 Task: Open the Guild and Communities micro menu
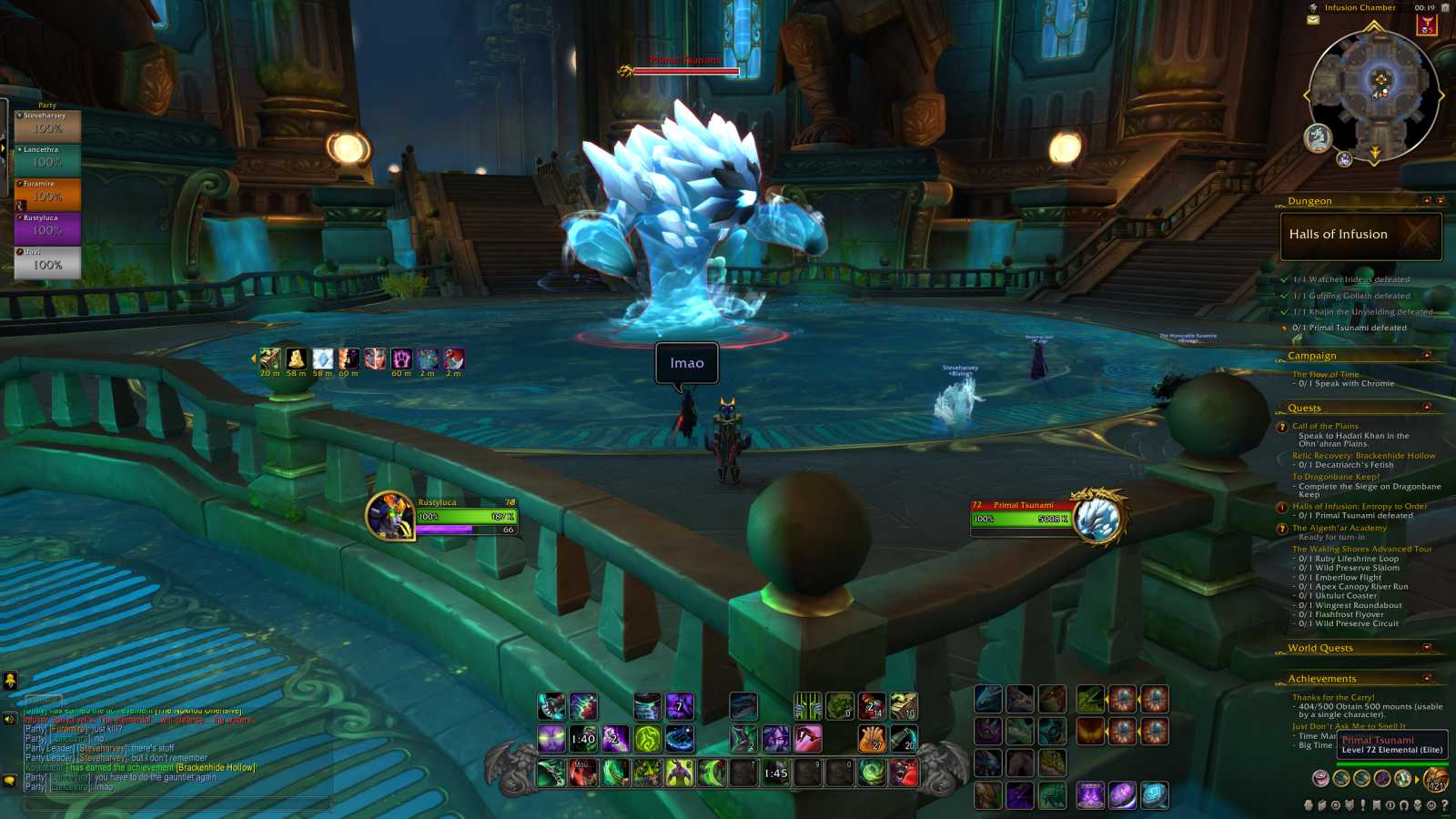point(1376,806)
